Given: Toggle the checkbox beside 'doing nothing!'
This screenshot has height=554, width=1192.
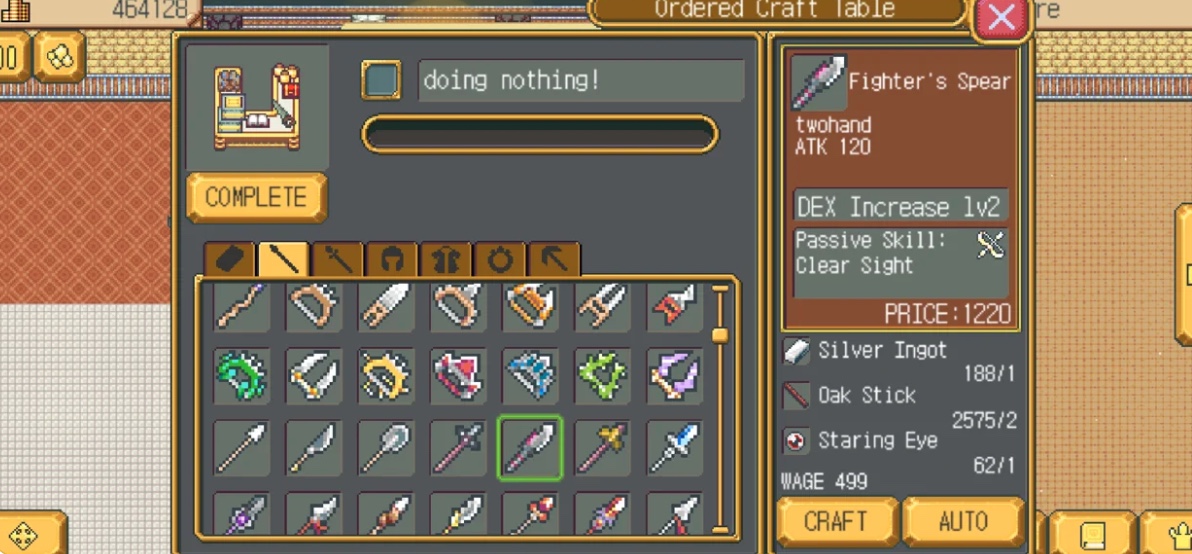Looking at the screenshot, I should pyautogui.click(x=381, y=81).
